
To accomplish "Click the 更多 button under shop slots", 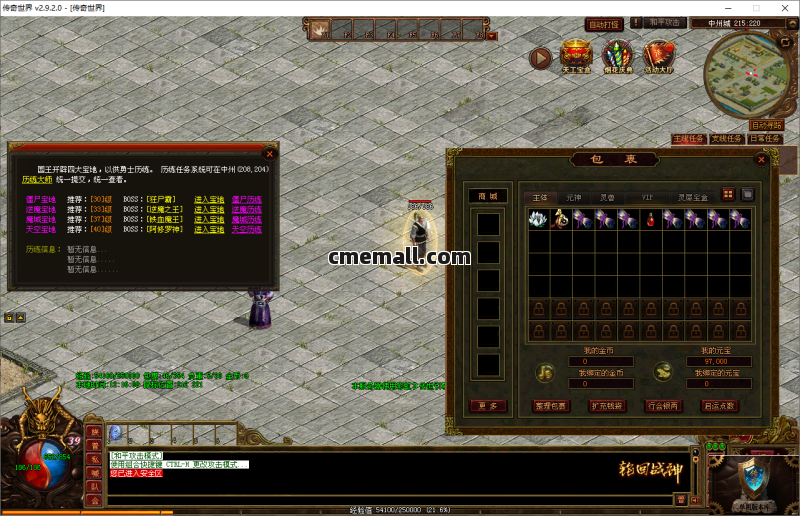I will pos(488,406).
